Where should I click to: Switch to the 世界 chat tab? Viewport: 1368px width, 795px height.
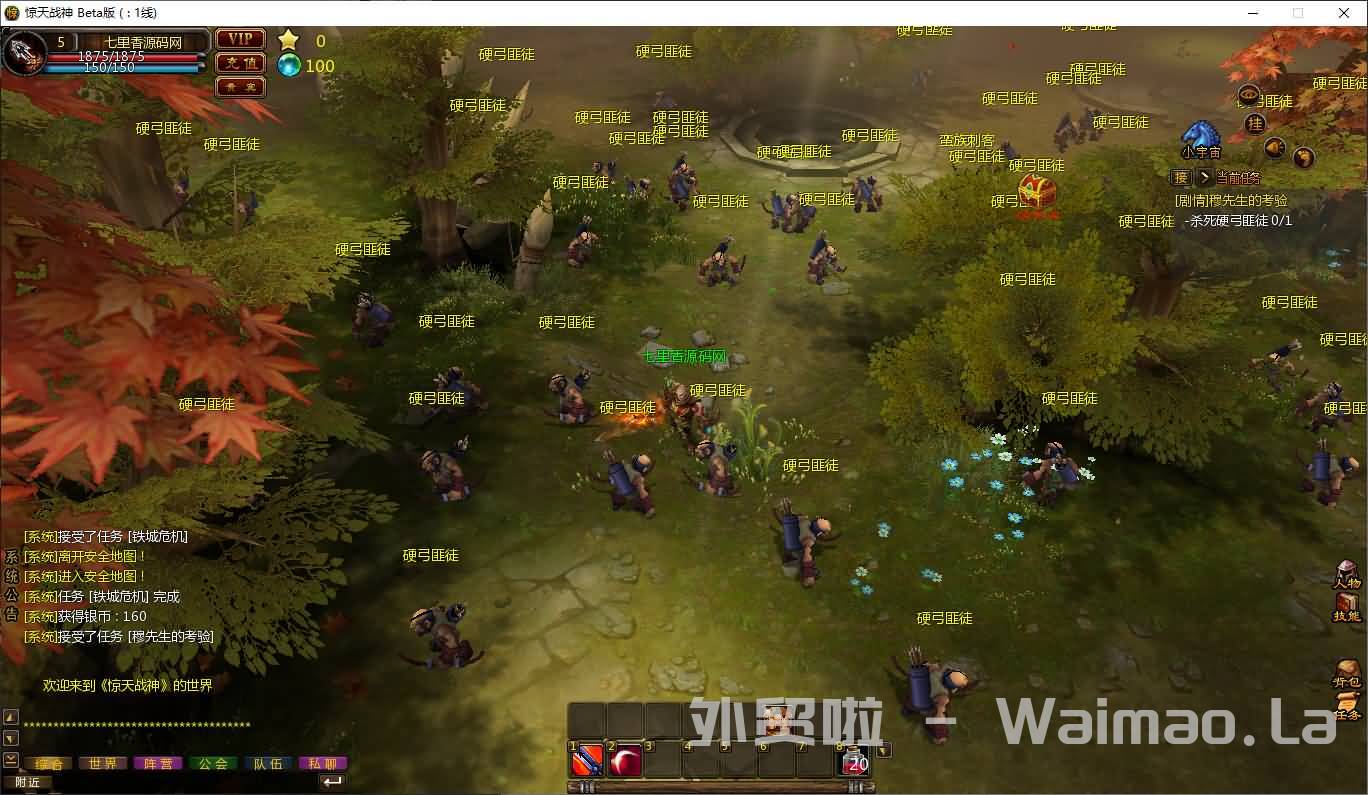point(102,762)
